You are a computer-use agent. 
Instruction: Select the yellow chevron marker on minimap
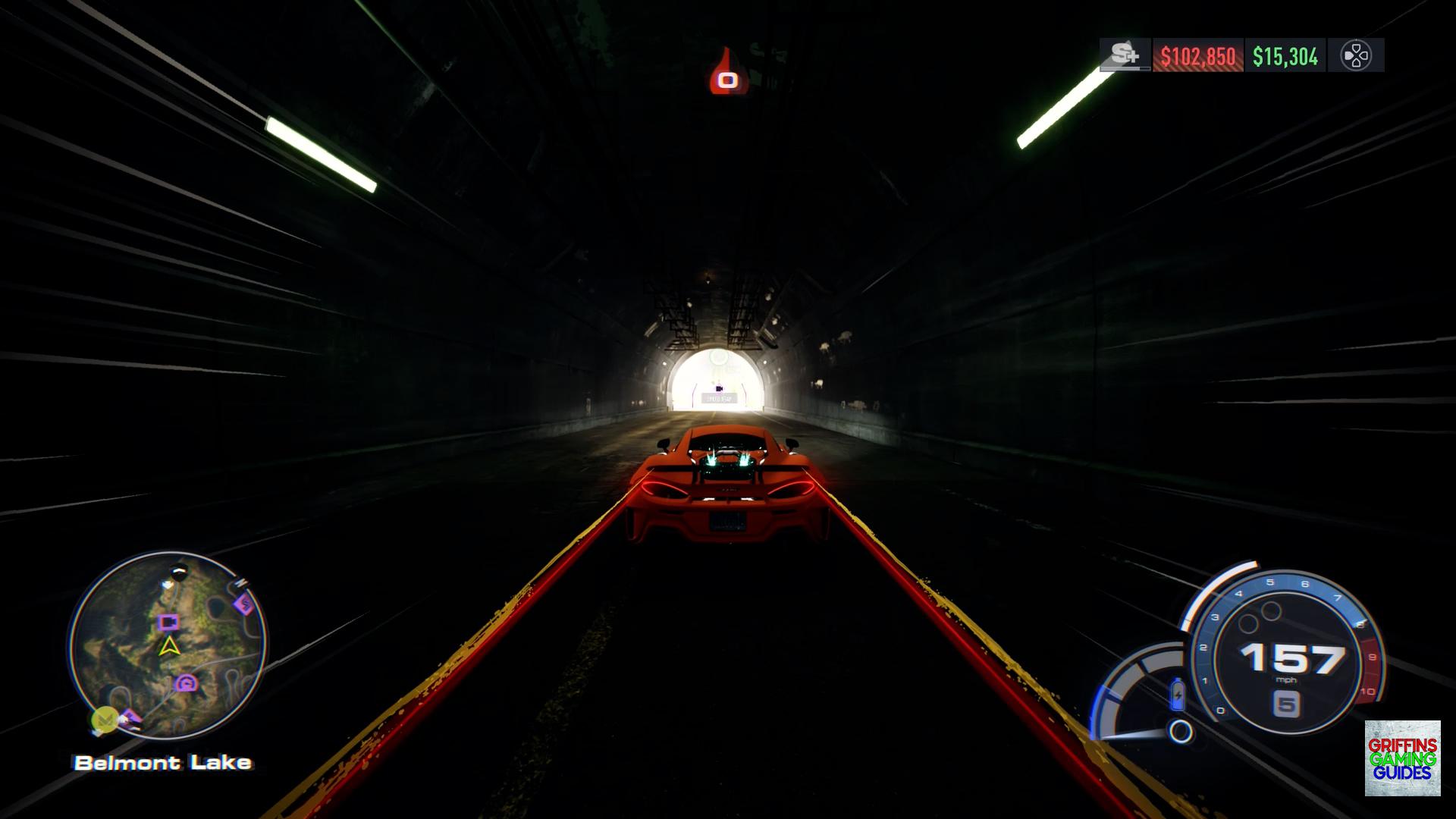(105, 717)
